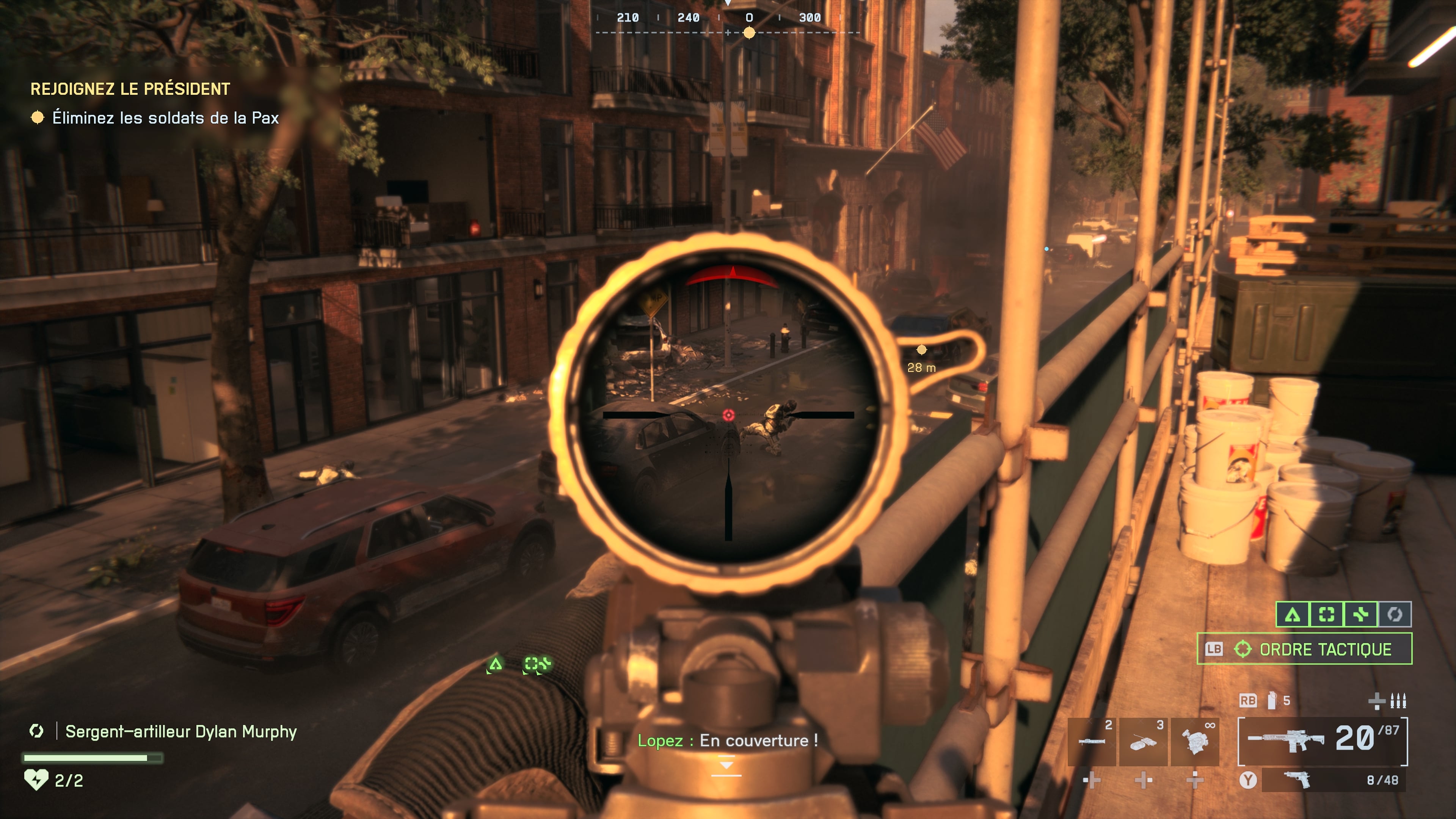Select the C4 explosive gadget slot

tap(1143, 741)
